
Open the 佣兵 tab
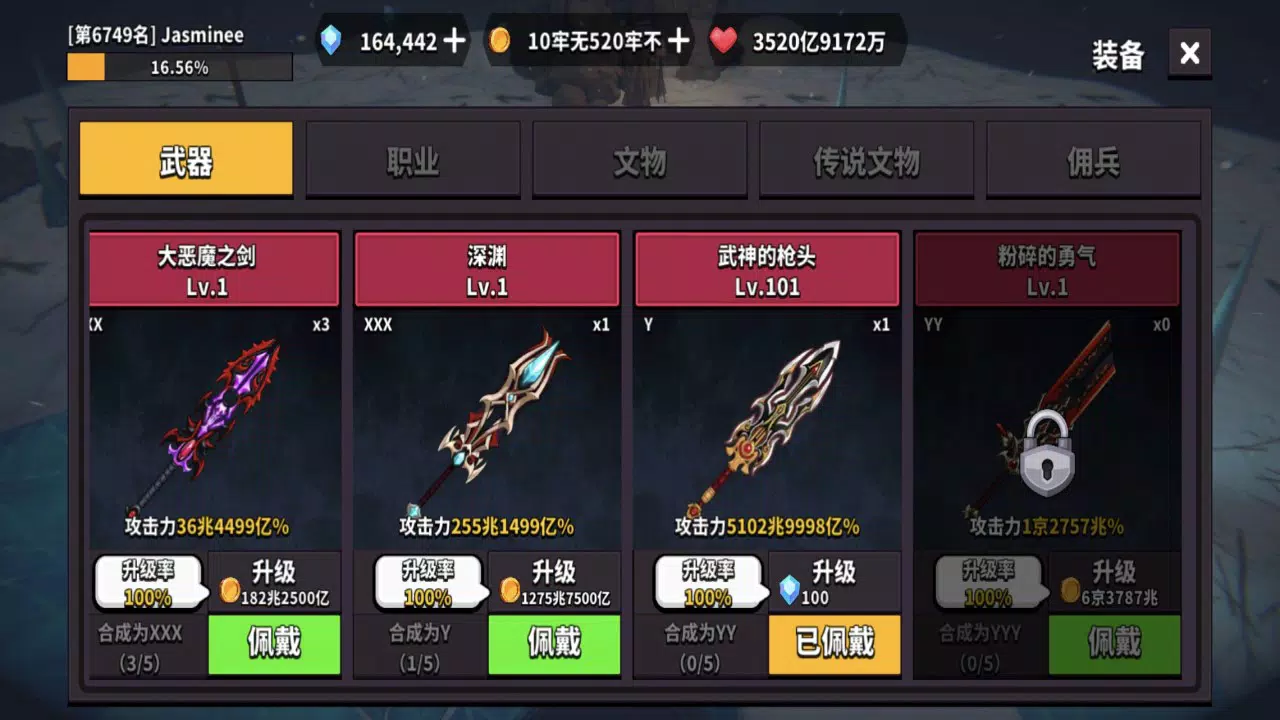point(1093,160)
